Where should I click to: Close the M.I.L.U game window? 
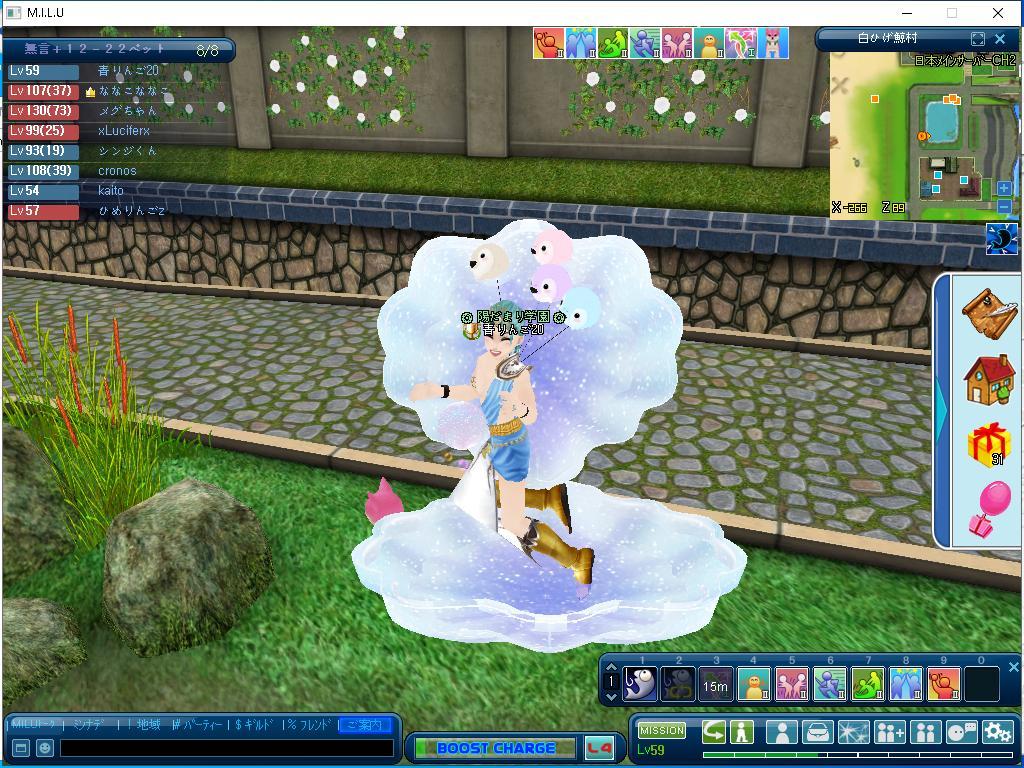coord(997,13)
